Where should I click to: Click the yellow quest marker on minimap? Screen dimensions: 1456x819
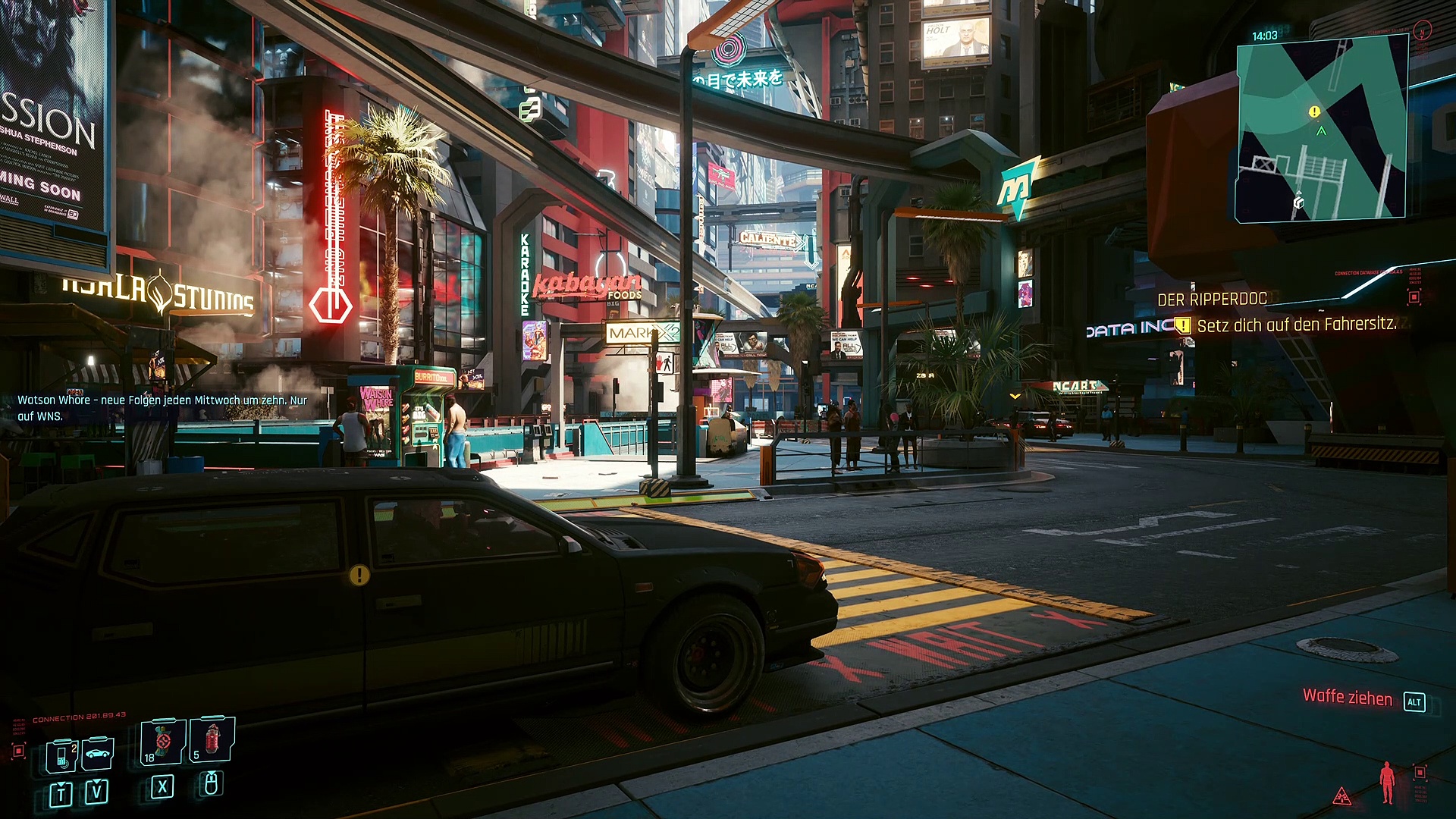click(x=1314, y=111)
